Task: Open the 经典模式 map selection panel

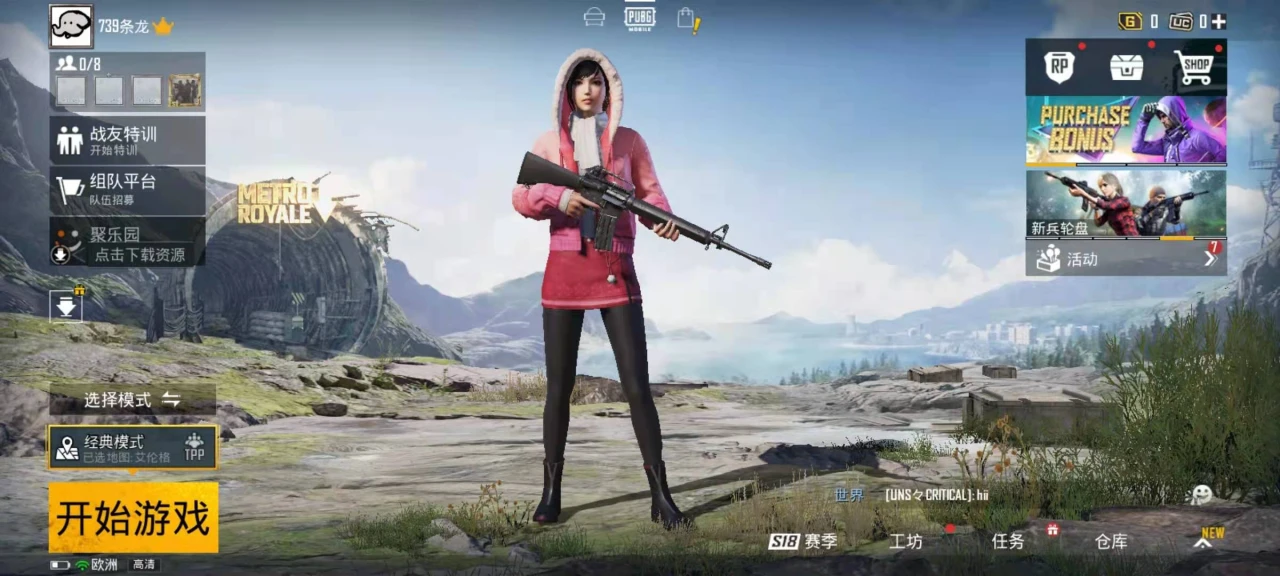Action: pyautogui.click(x=133, y=447)
